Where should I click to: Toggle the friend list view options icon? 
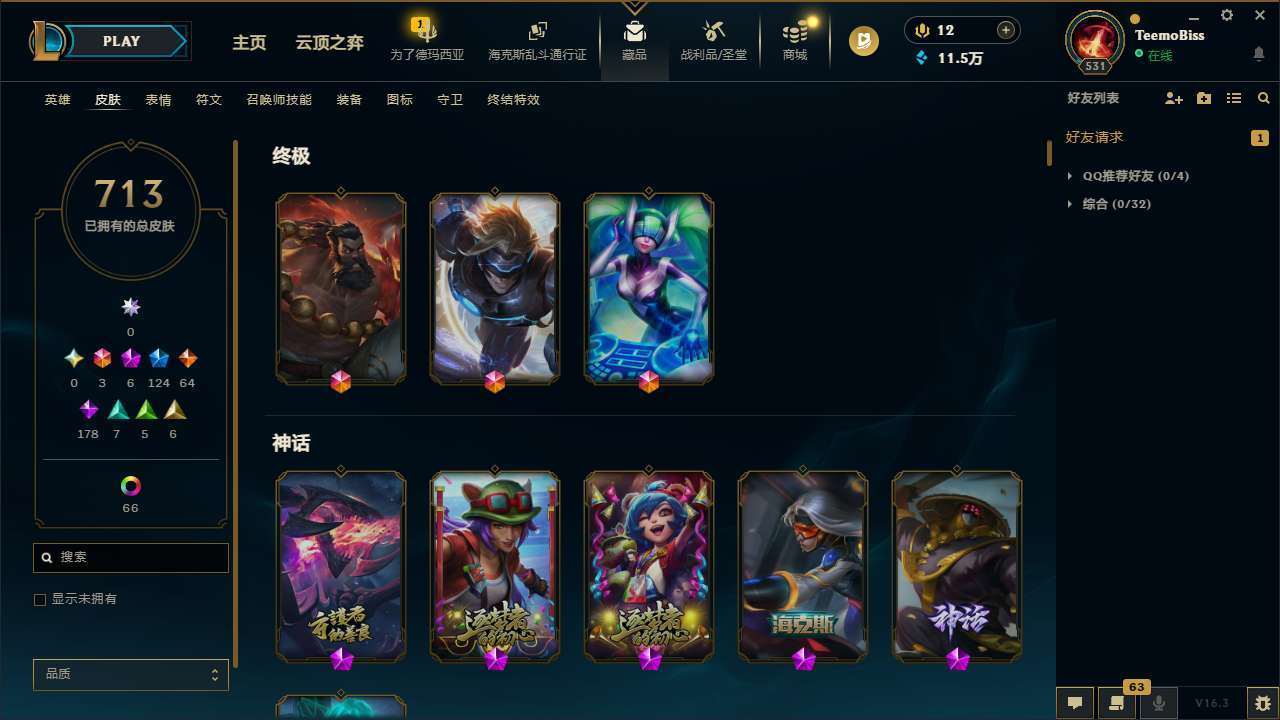(1234, 98)
